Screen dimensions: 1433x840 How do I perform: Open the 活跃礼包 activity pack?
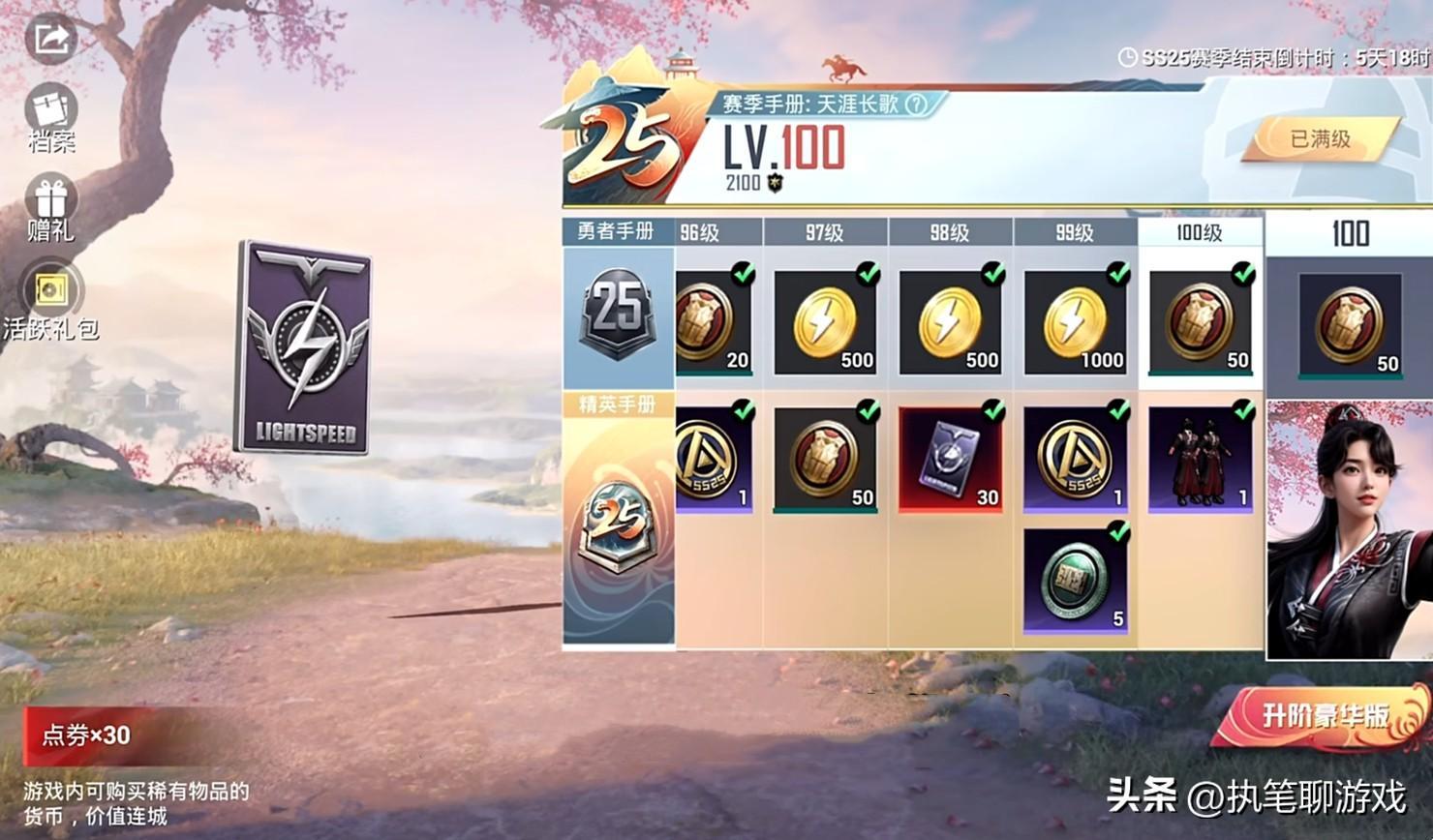point(50,299)
